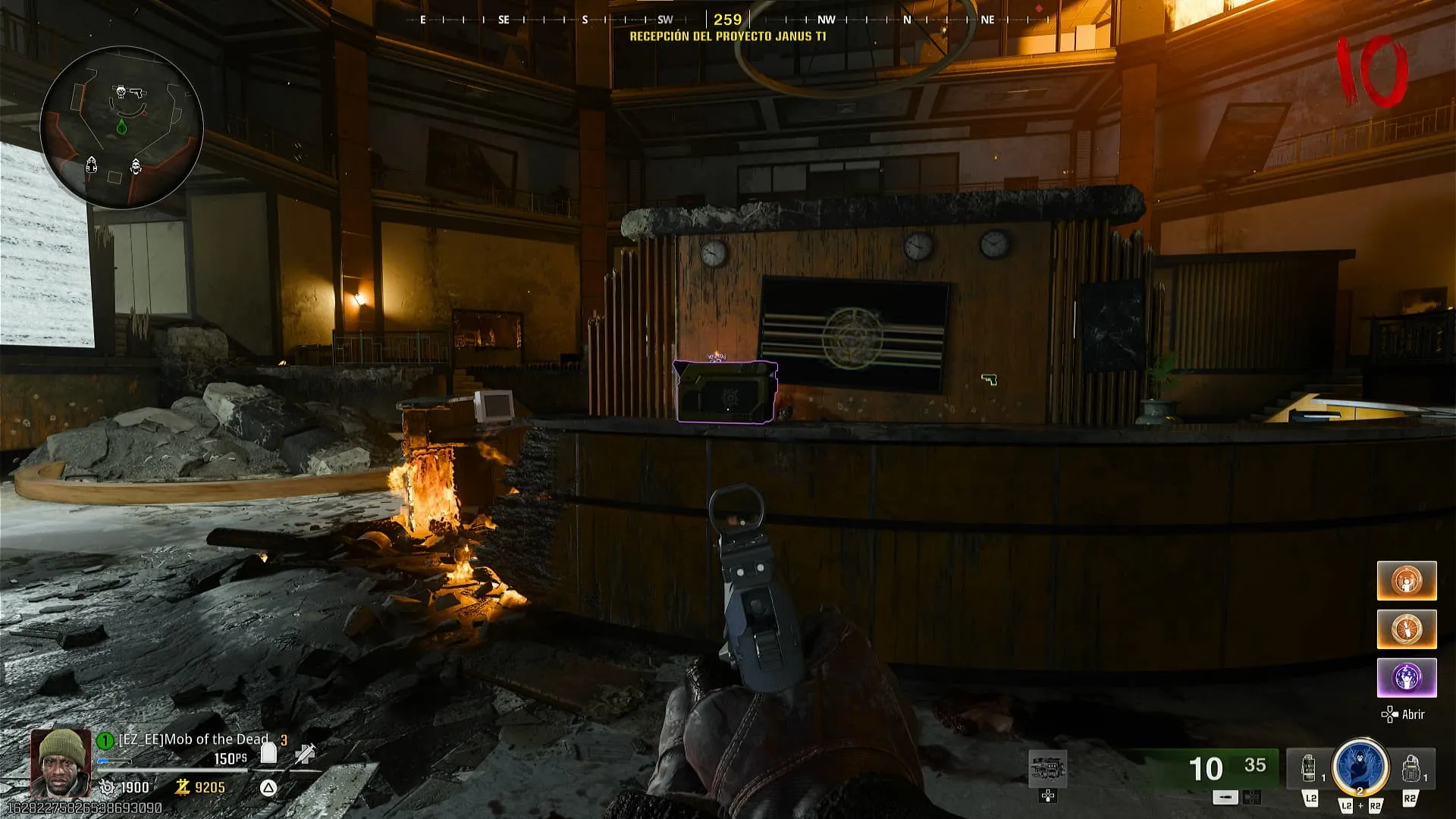Screen dimensions: 1456x819
Task: Click the self-revive syringe icon
Action: point(306,753)
